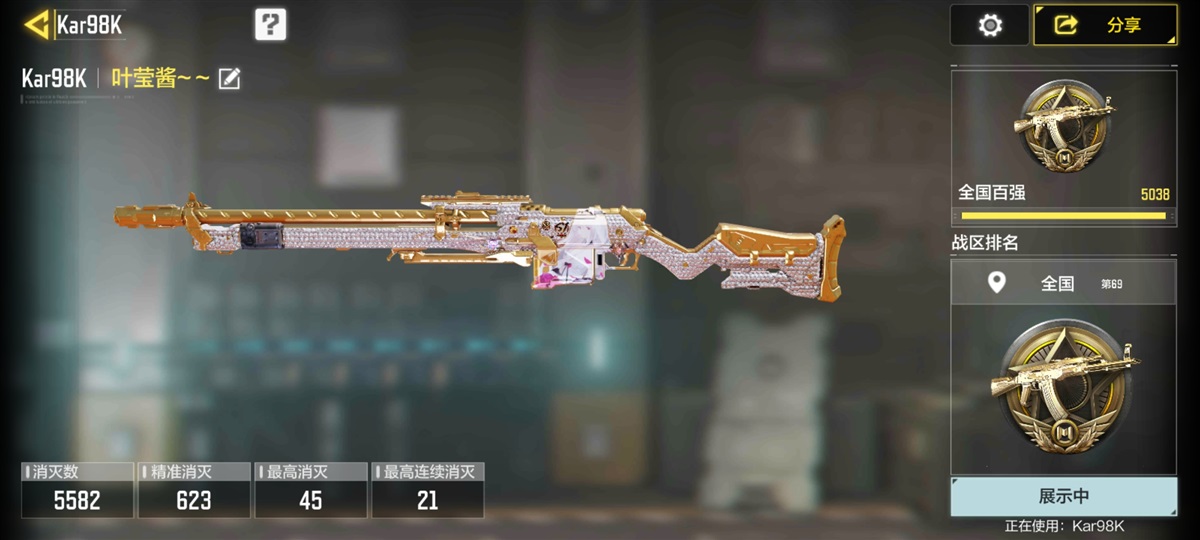
Task: Share this weapon with 分享 button
Action: 1104,25
